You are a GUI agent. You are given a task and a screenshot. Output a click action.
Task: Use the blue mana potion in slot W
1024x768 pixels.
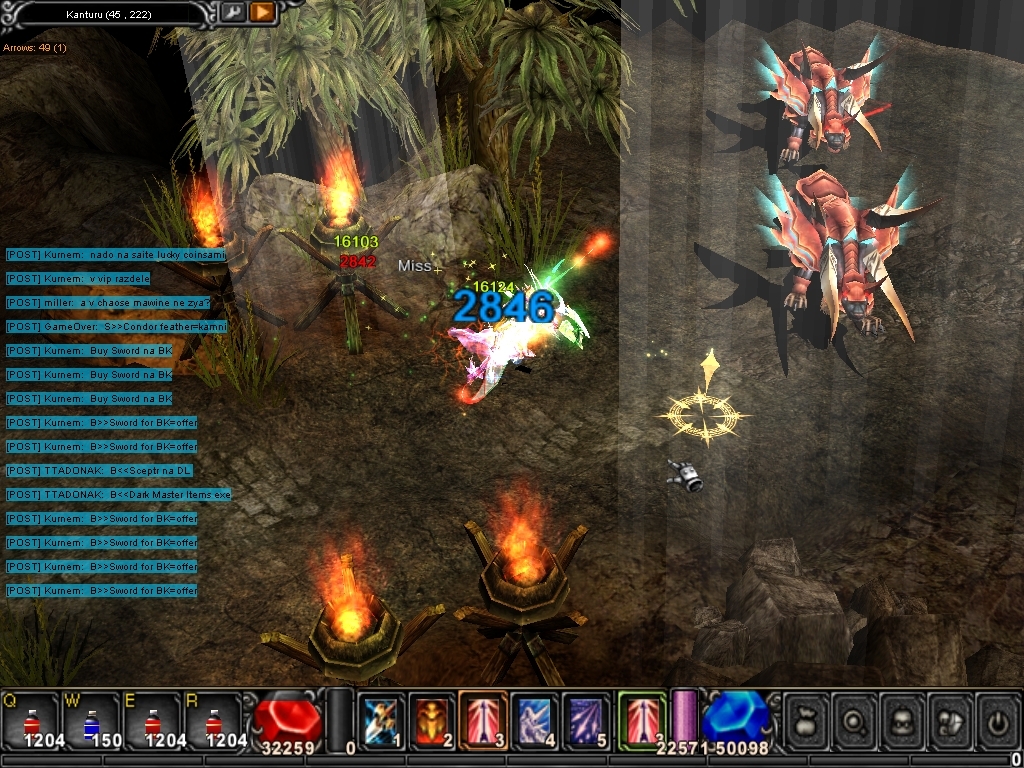tap(92, 720)
